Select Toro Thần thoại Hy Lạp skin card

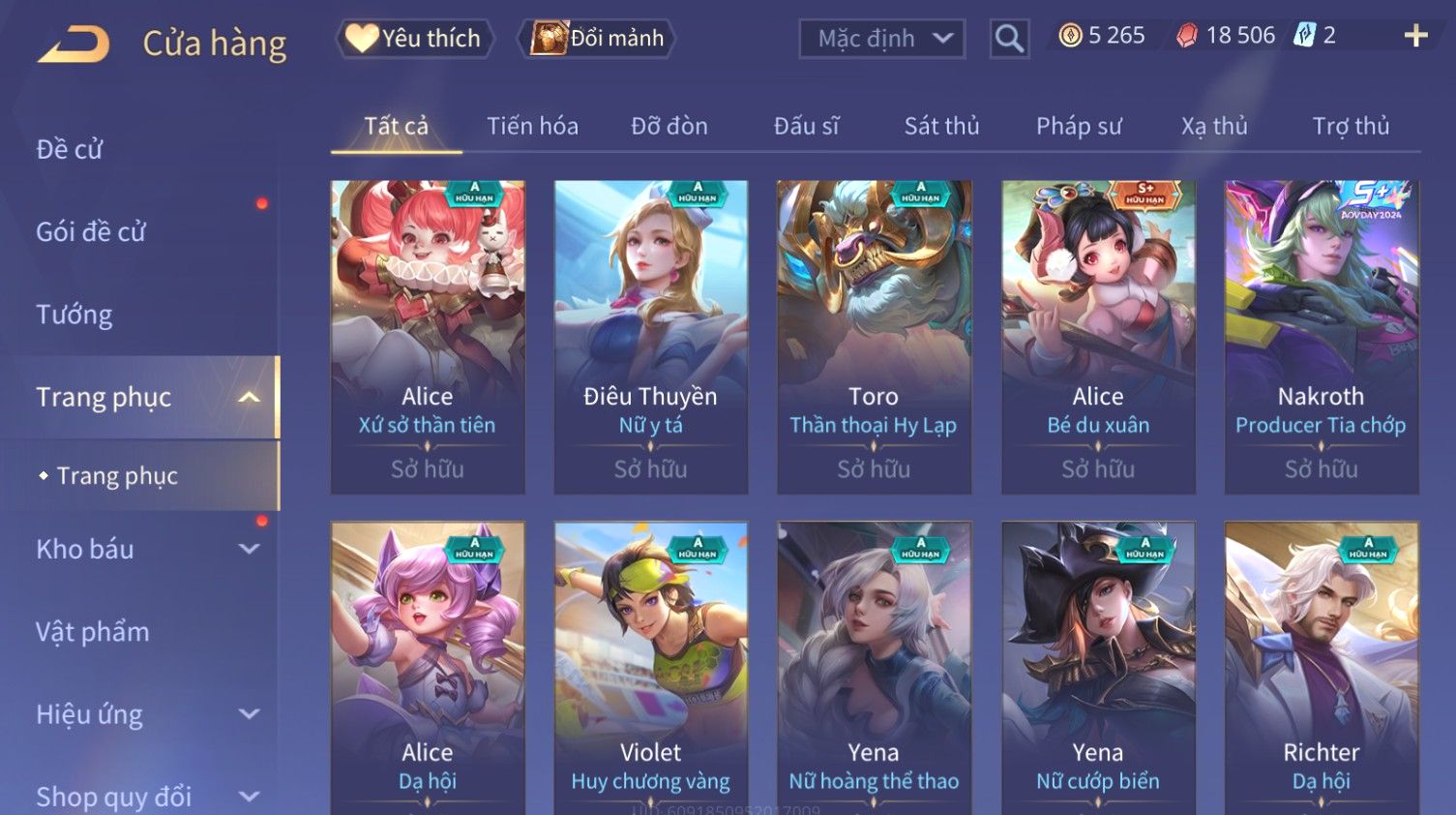pos(874,336)
